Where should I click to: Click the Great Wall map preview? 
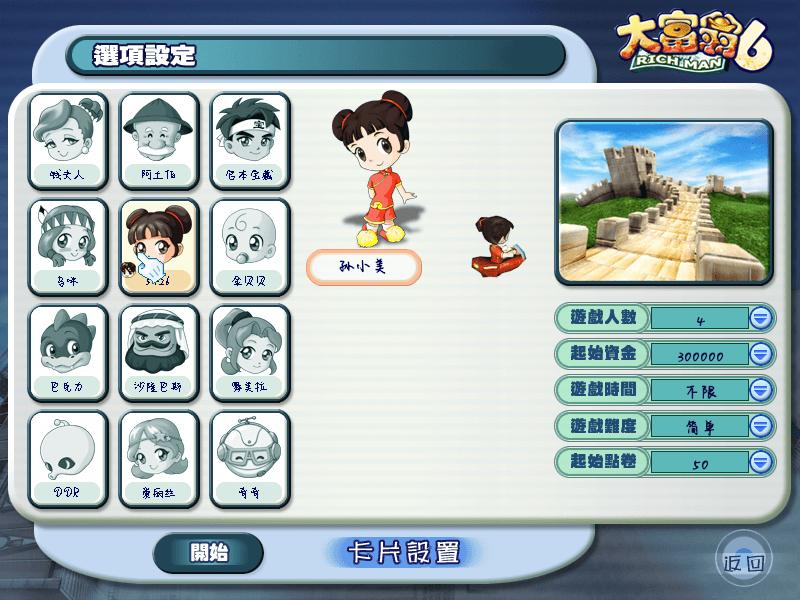pyautogui.click(x=665, y=201)
